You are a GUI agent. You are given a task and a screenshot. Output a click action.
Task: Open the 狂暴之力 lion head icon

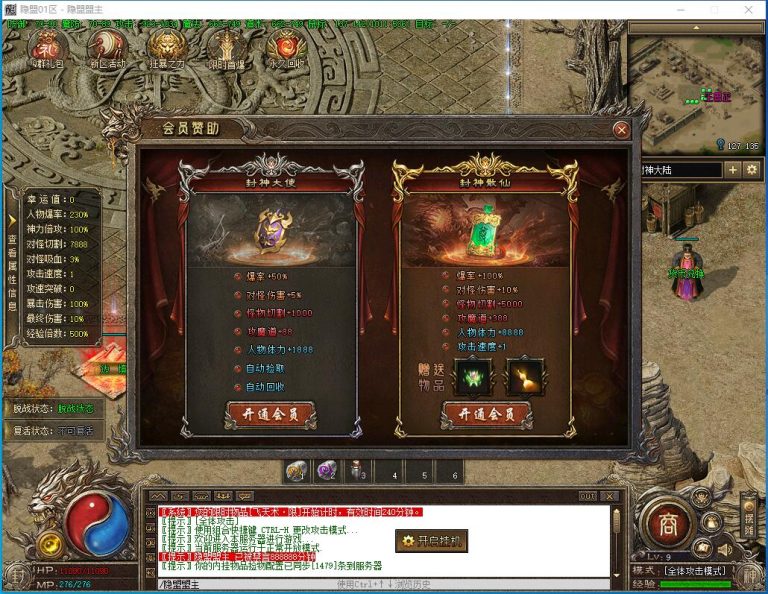(x=166, y=46)
